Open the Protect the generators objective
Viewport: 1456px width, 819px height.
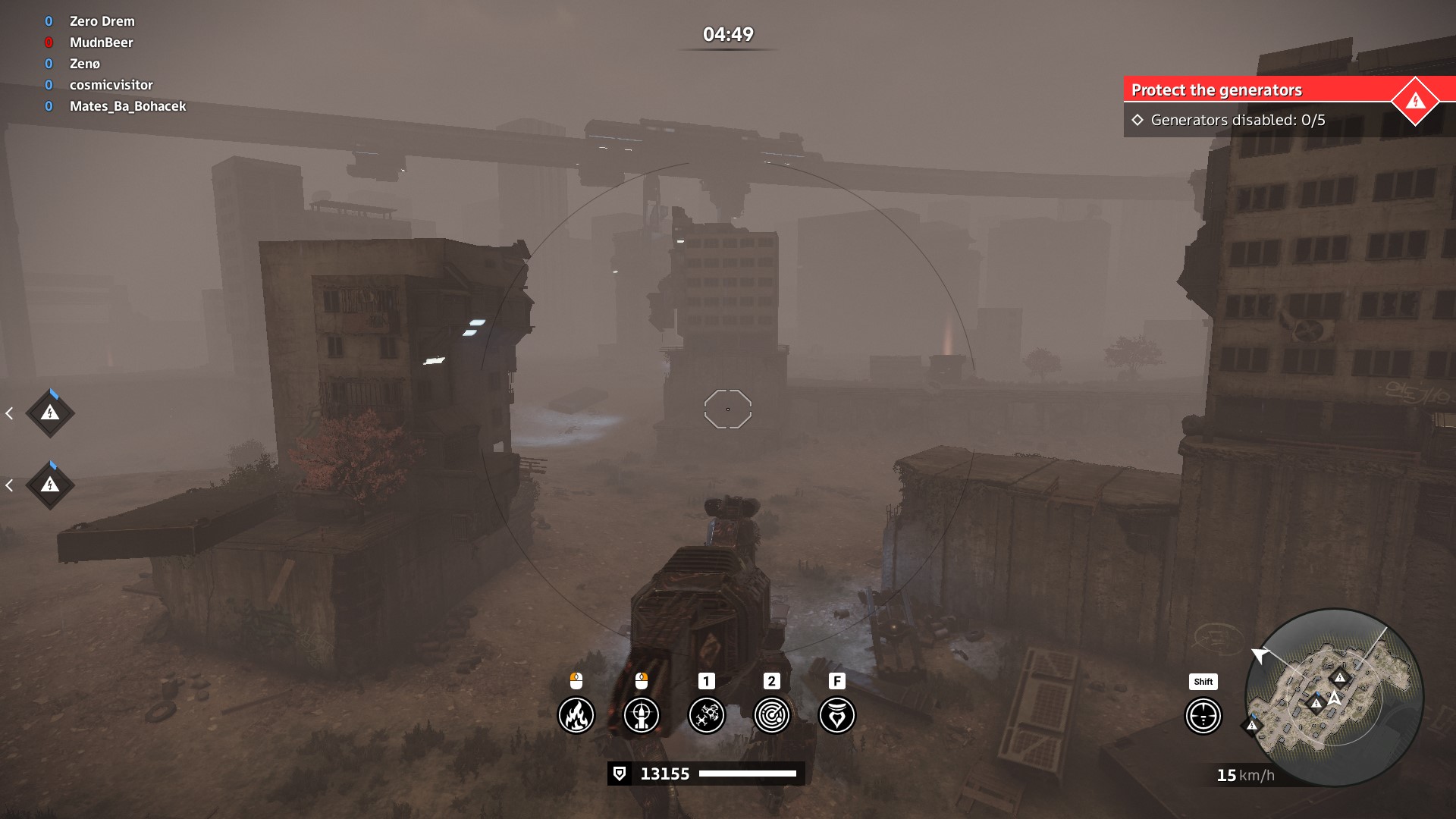[1216, 90]
